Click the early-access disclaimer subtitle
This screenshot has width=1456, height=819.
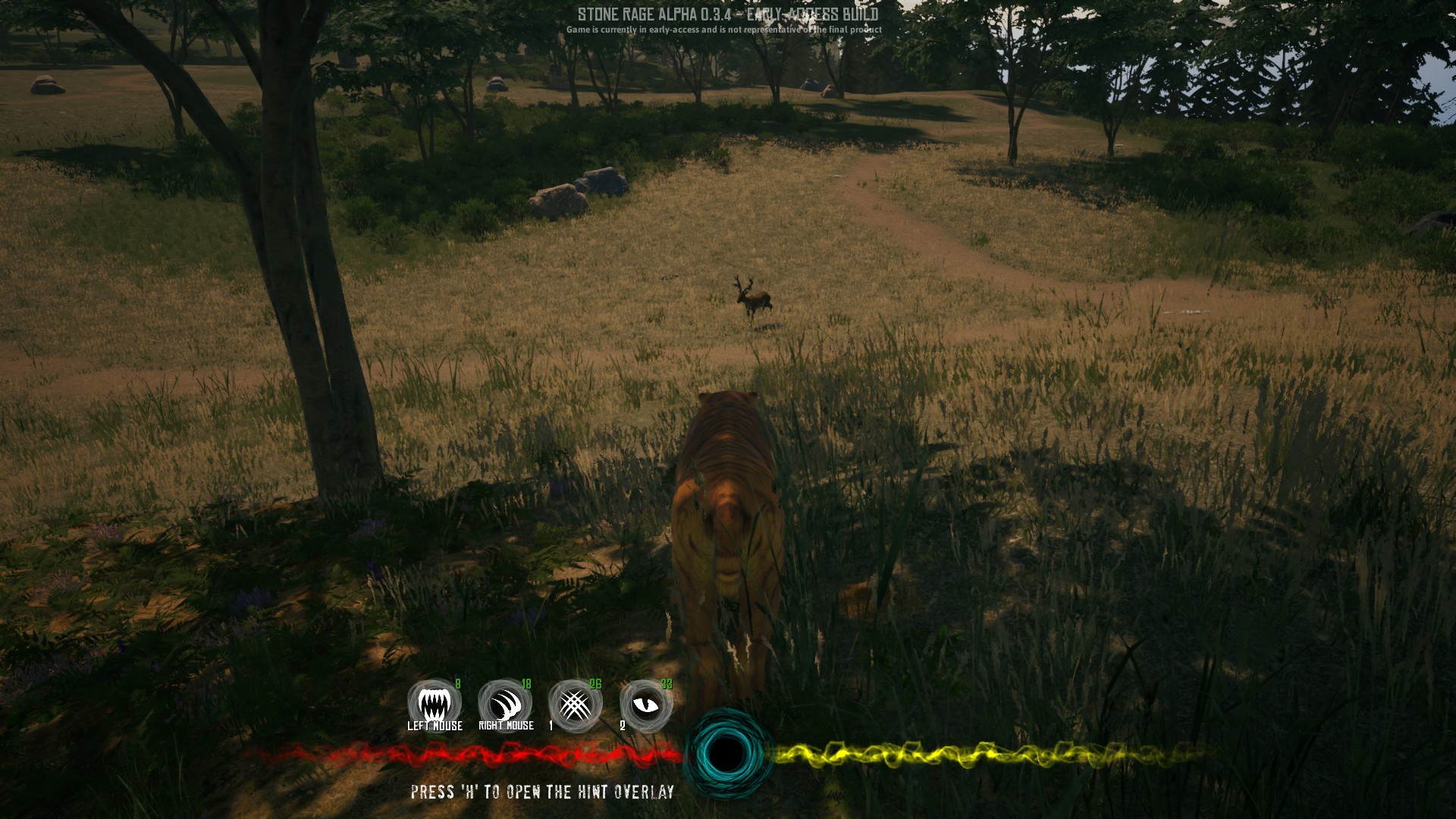[724, 30]
